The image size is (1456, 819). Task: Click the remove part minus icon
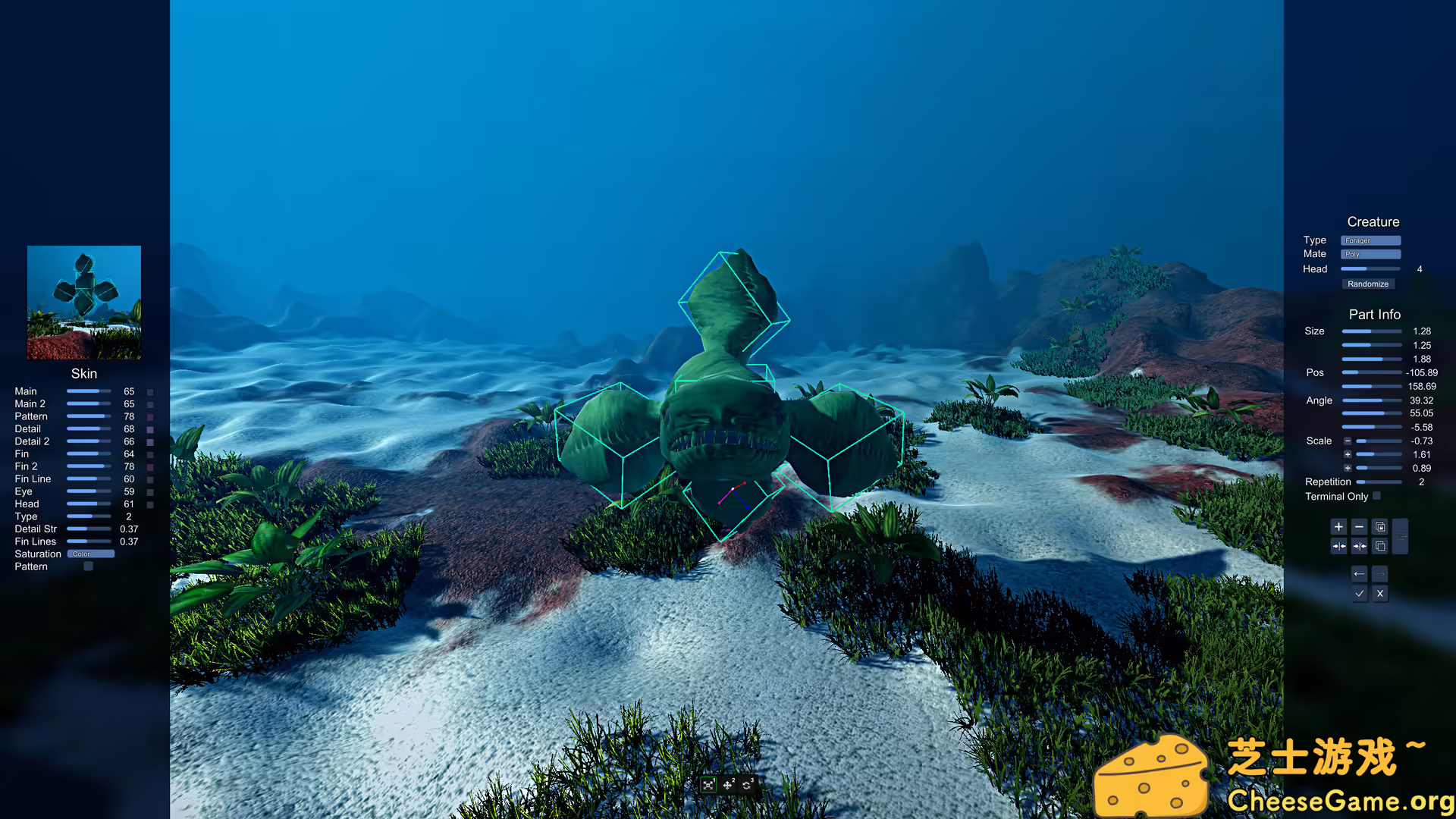coord(1359,526)
